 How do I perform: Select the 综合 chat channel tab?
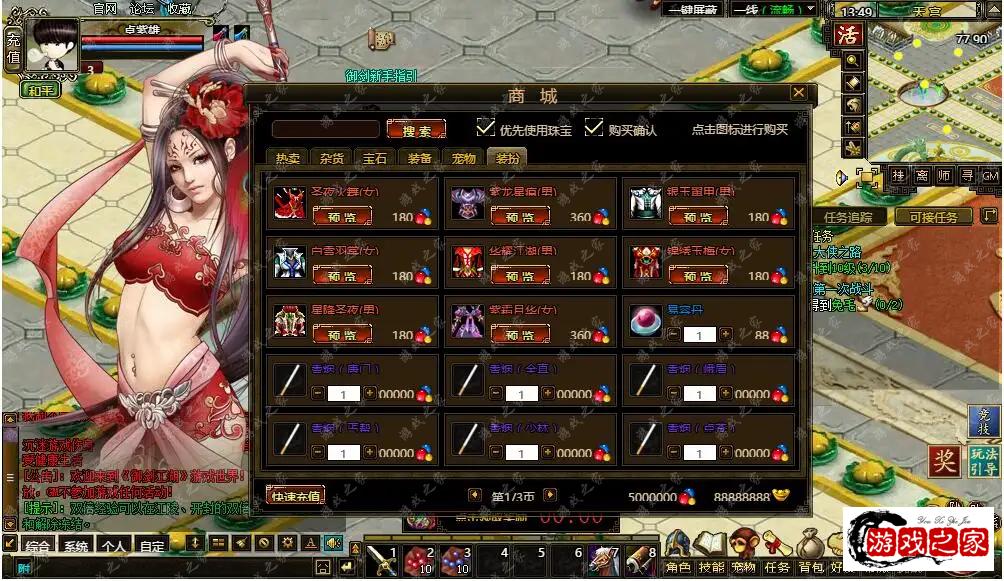(39, 547)
